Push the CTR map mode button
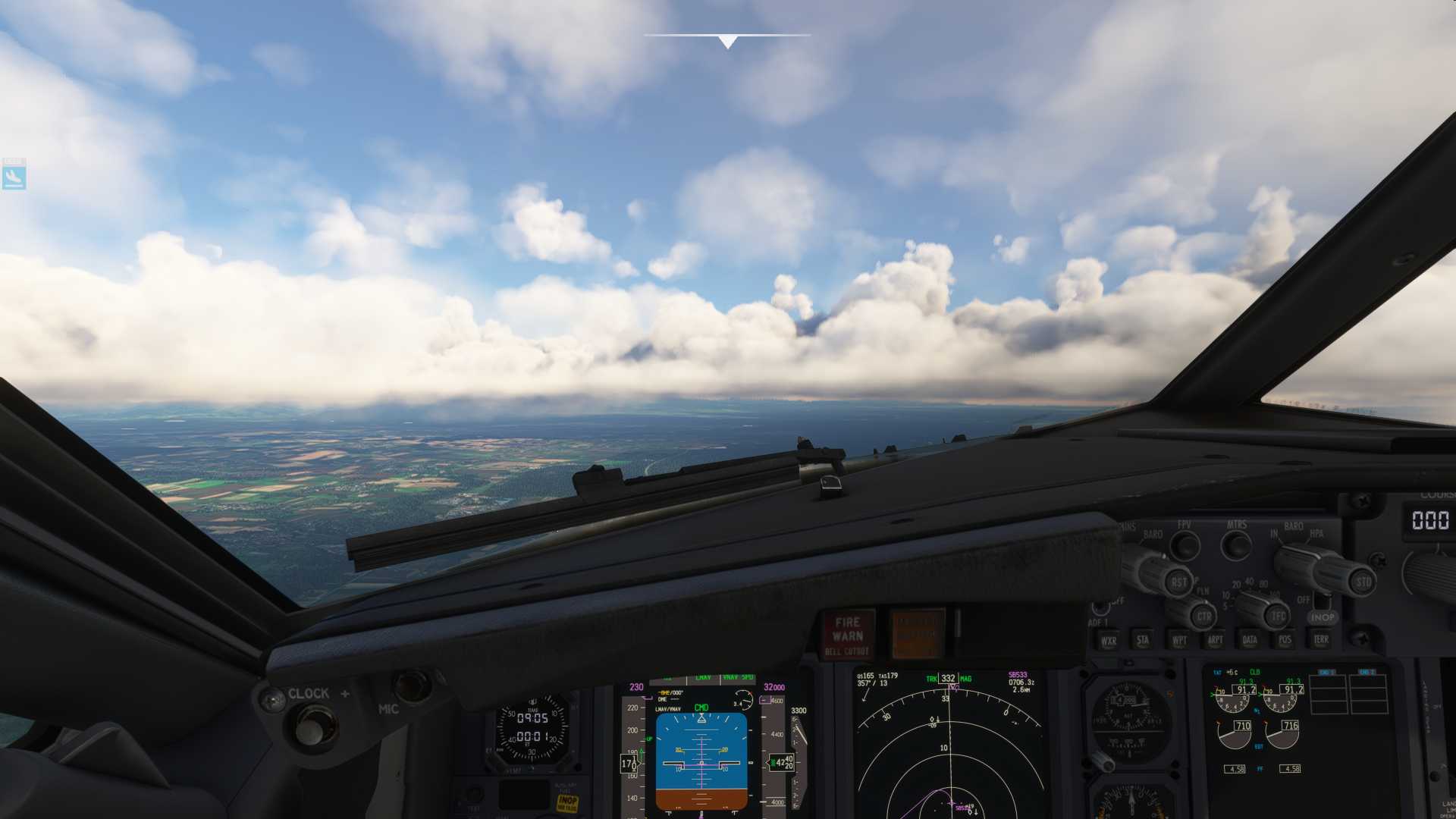The height and width of the screenshot is (819, 1456). point(1203,616)
